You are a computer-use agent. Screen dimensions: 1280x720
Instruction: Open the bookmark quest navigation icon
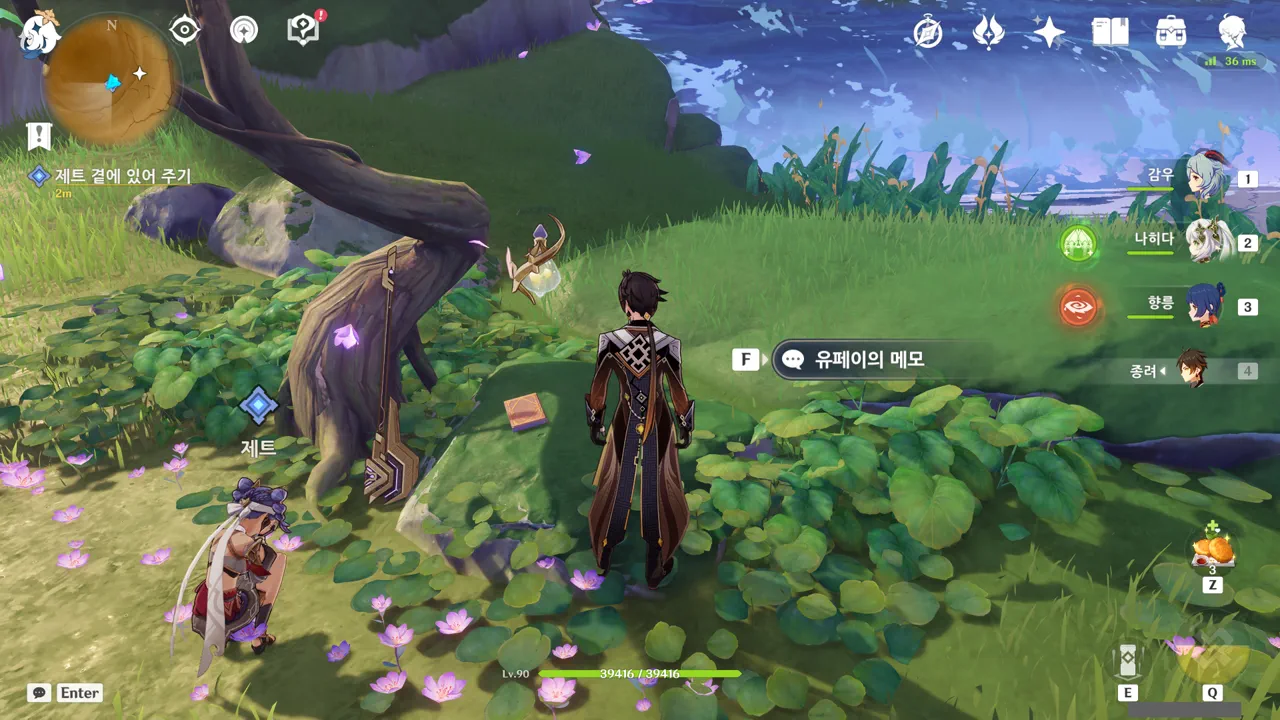click(x=39, y=136)
